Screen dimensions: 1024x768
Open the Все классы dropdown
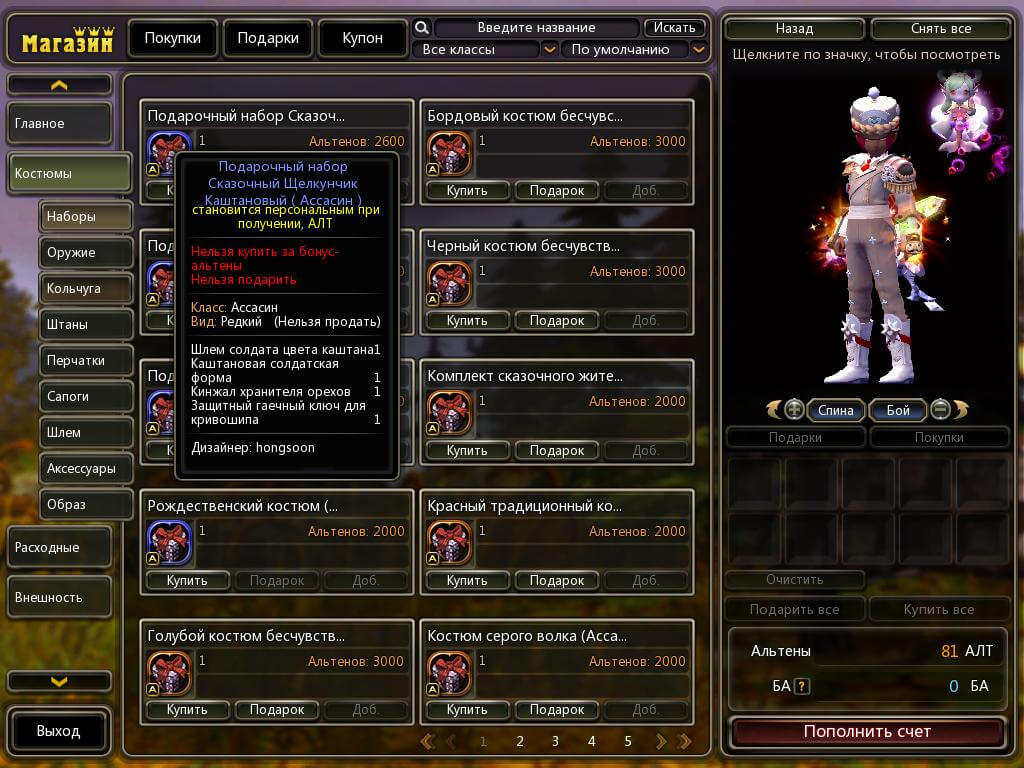pos(486,49)
